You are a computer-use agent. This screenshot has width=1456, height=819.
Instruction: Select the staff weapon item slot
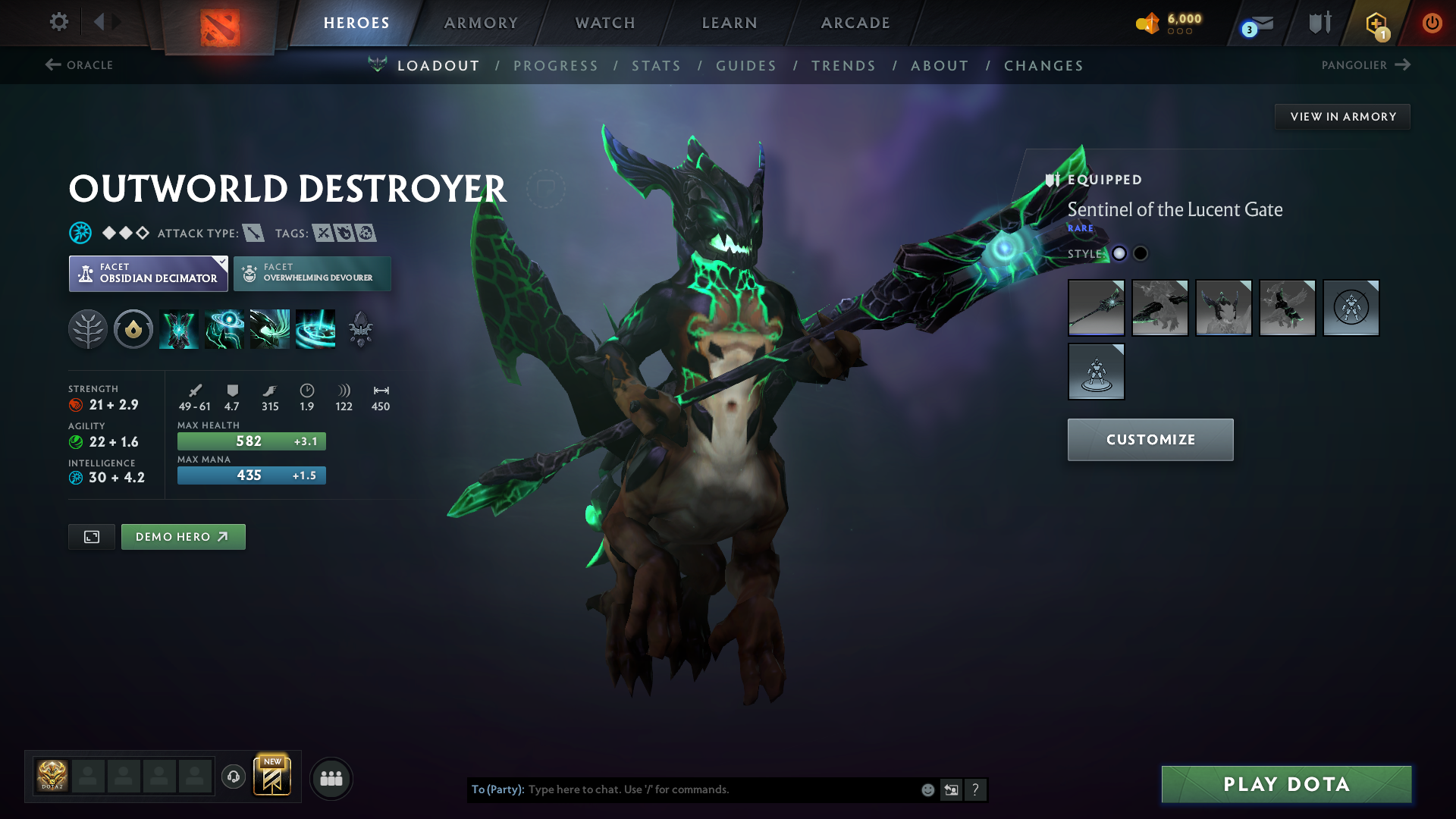(1096, 308)
